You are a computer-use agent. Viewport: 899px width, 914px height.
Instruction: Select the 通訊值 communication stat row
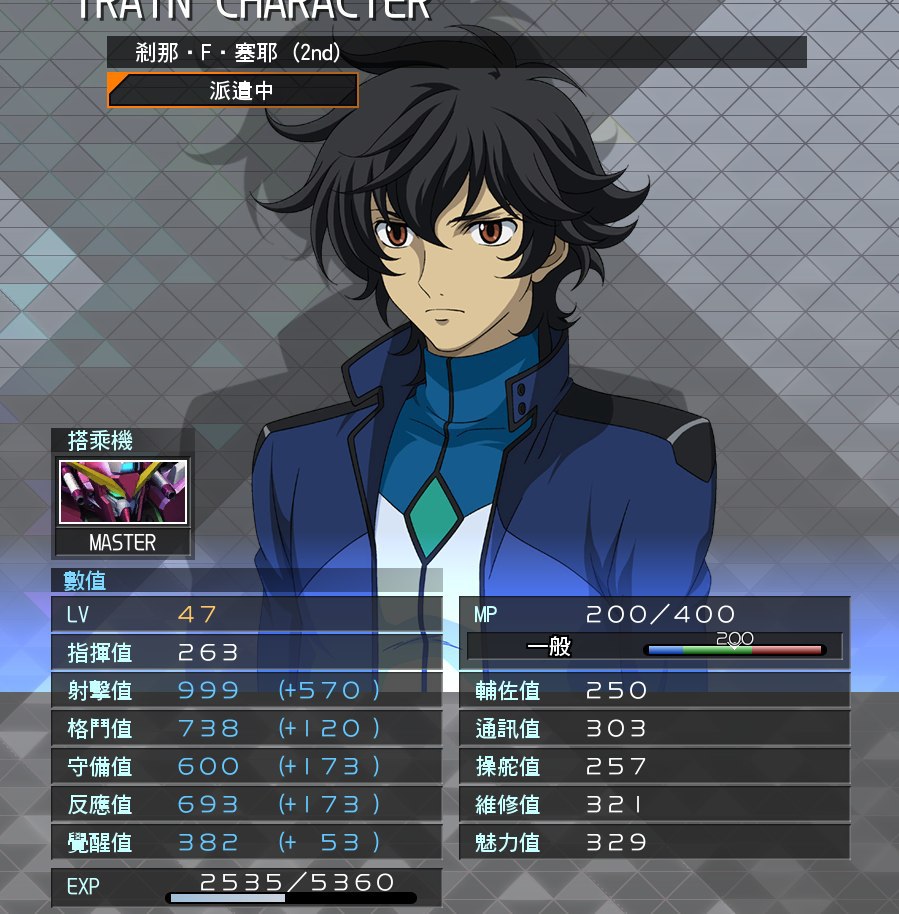point(654,729)
